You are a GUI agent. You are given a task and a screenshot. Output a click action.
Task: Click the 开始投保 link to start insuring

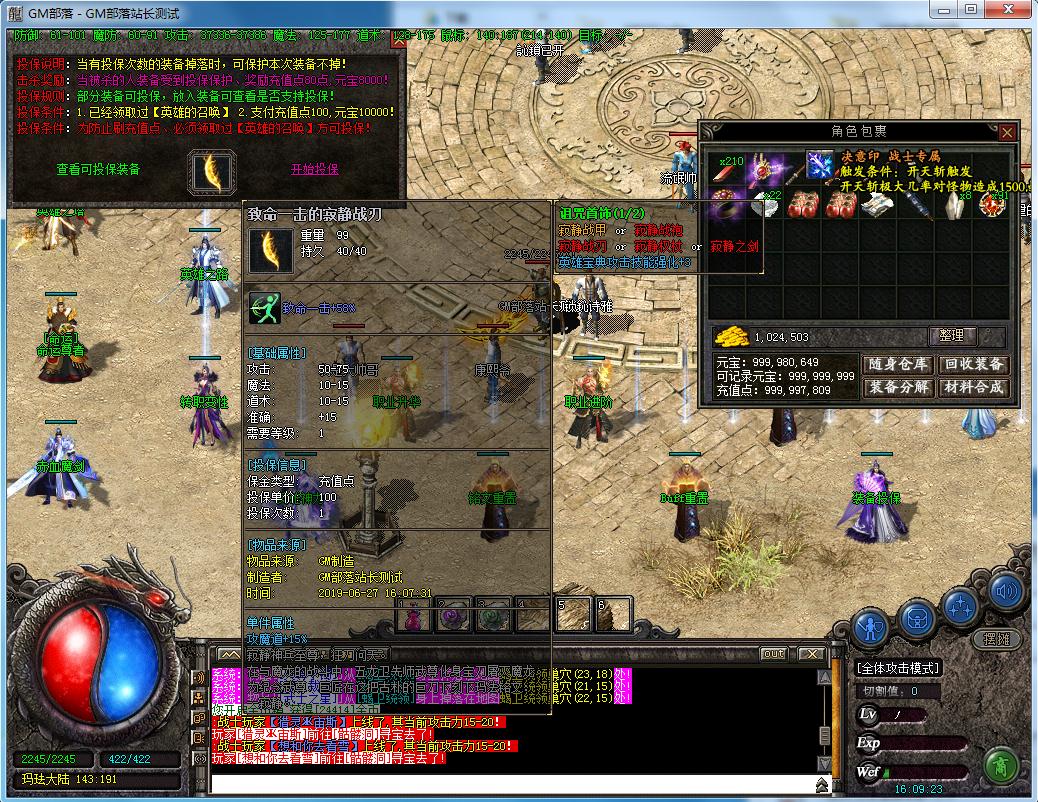pyautogui.click(x=315, y=169)
